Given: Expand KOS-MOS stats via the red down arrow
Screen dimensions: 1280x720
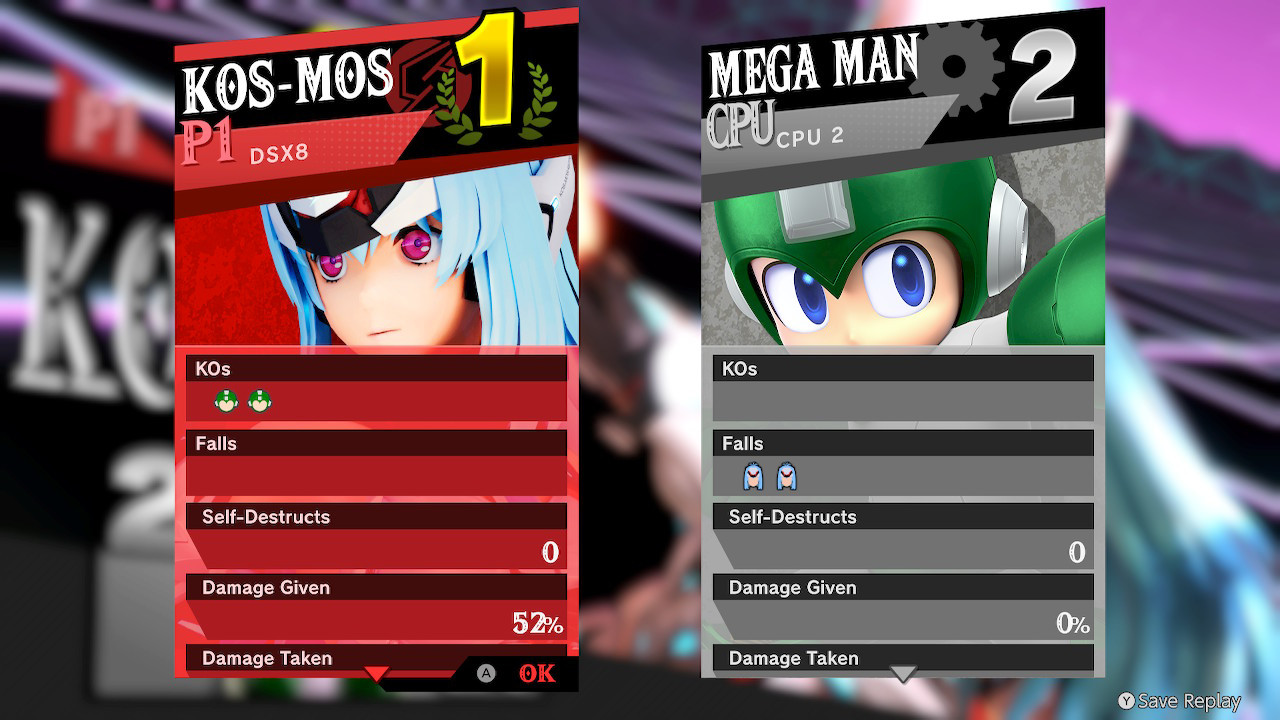Looking at the screenshot, I should pos(377,674).
